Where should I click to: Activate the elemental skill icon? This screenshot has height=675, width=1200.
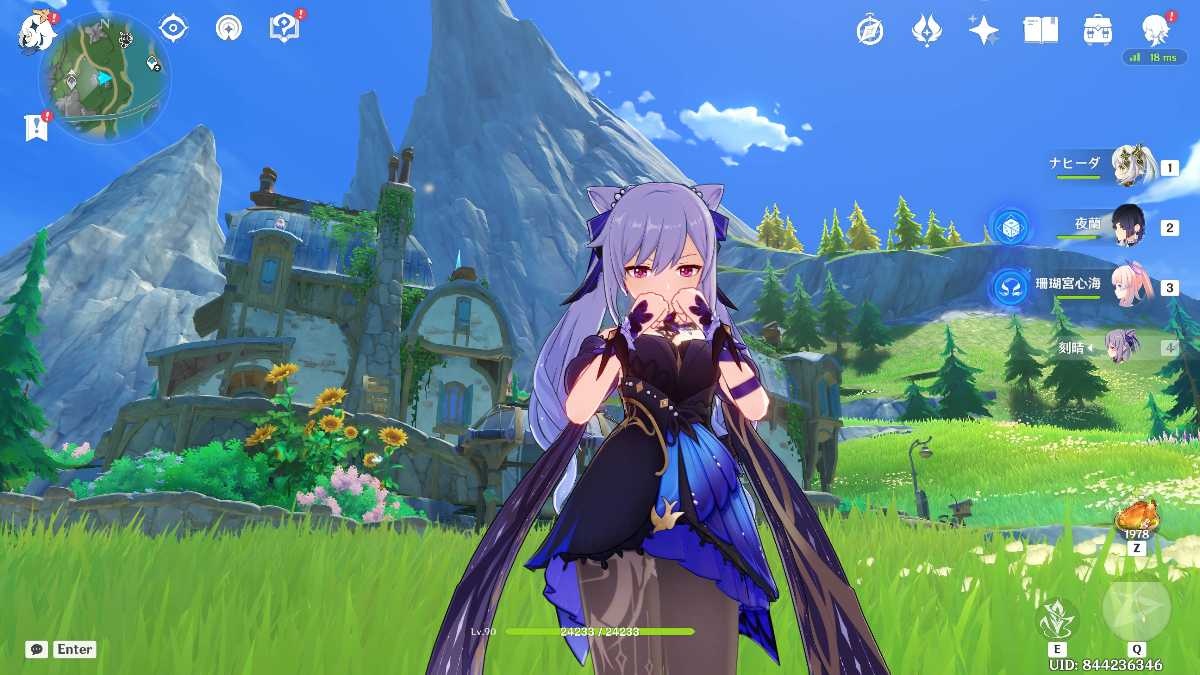1058,620
